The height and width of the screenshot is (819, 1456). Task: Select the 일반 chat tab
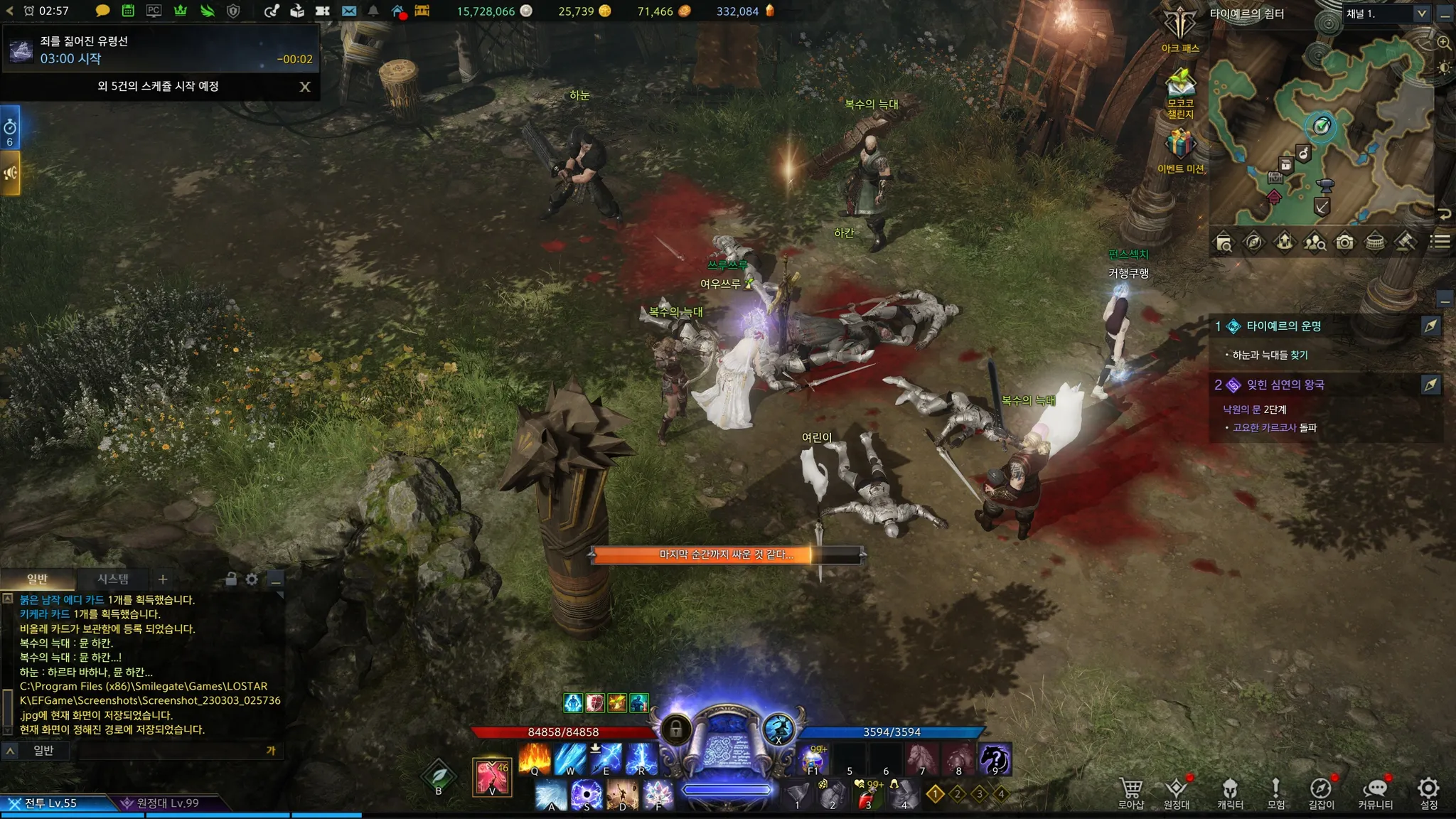coord(38,579)
